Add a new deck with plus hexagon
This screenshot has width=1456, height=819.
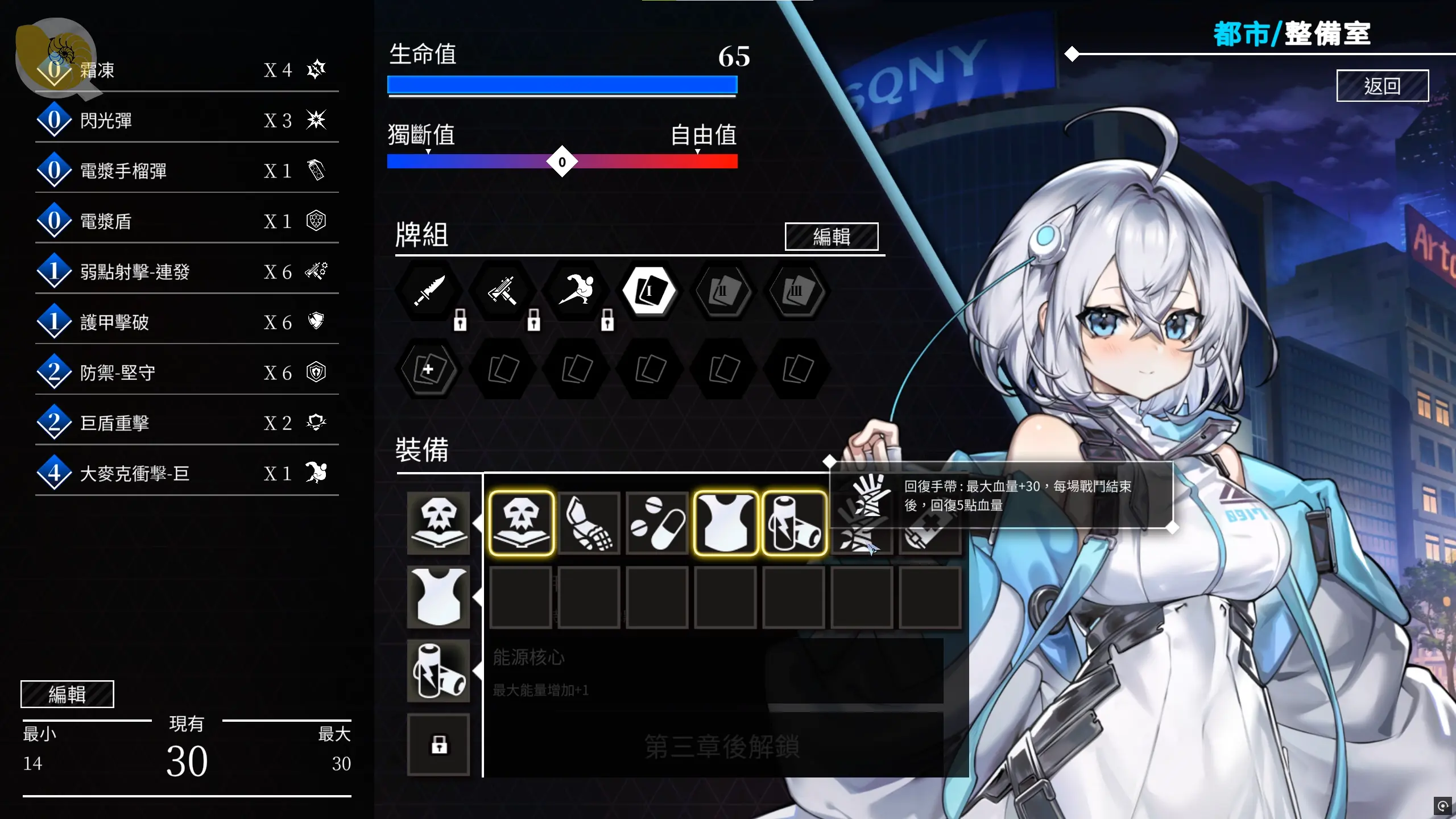pos(429,369)
